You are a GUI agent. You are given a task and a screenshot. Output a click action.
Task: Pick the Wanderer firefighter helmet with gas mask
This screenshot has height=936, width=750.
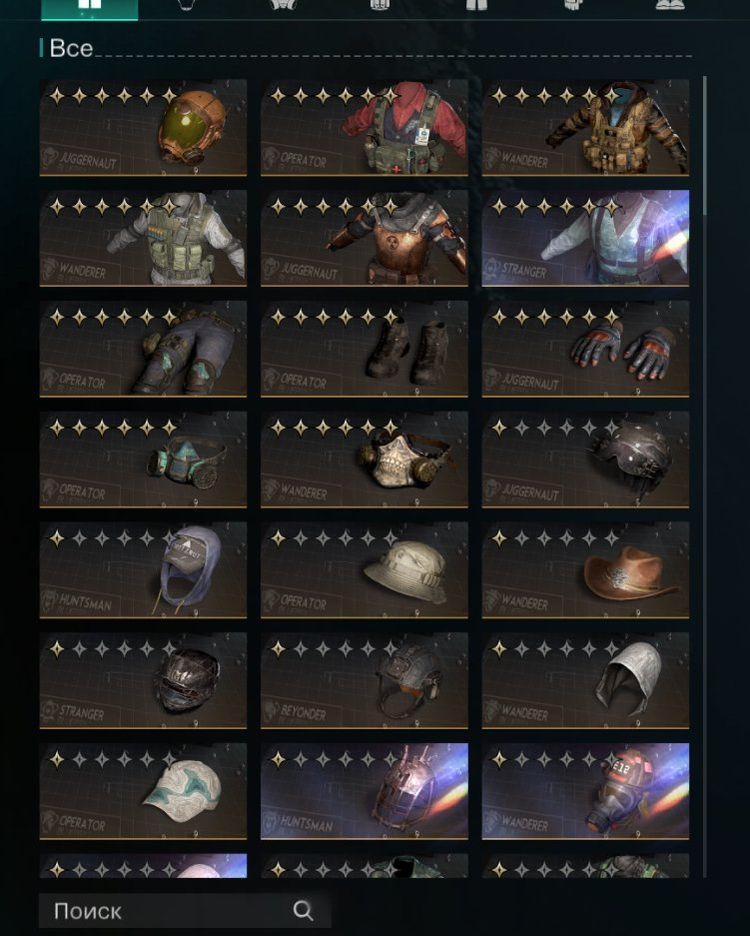(x=585, y=790)
